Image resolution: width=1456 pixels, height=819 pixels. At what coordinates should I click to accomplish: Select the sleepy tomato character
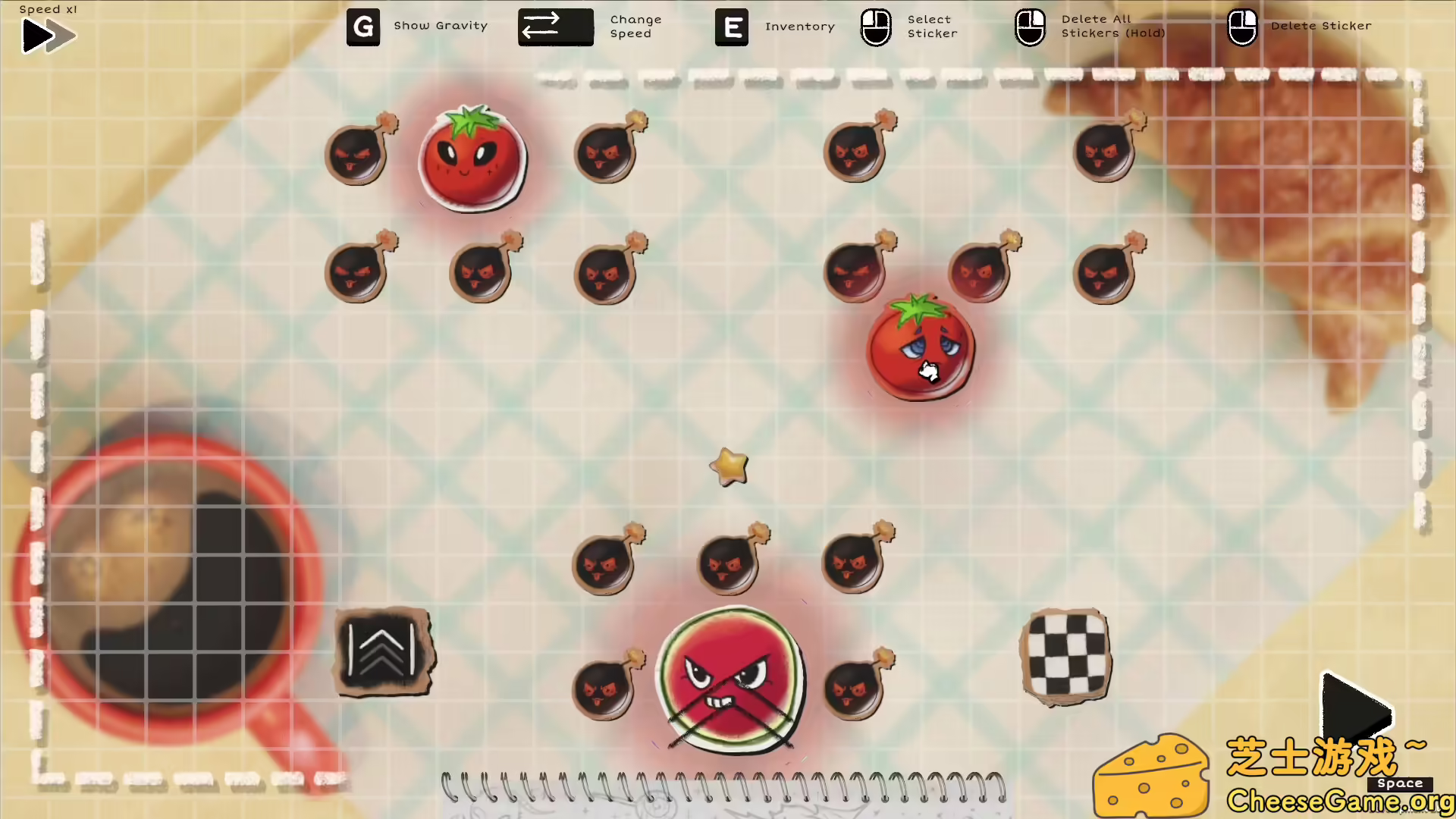919,347
